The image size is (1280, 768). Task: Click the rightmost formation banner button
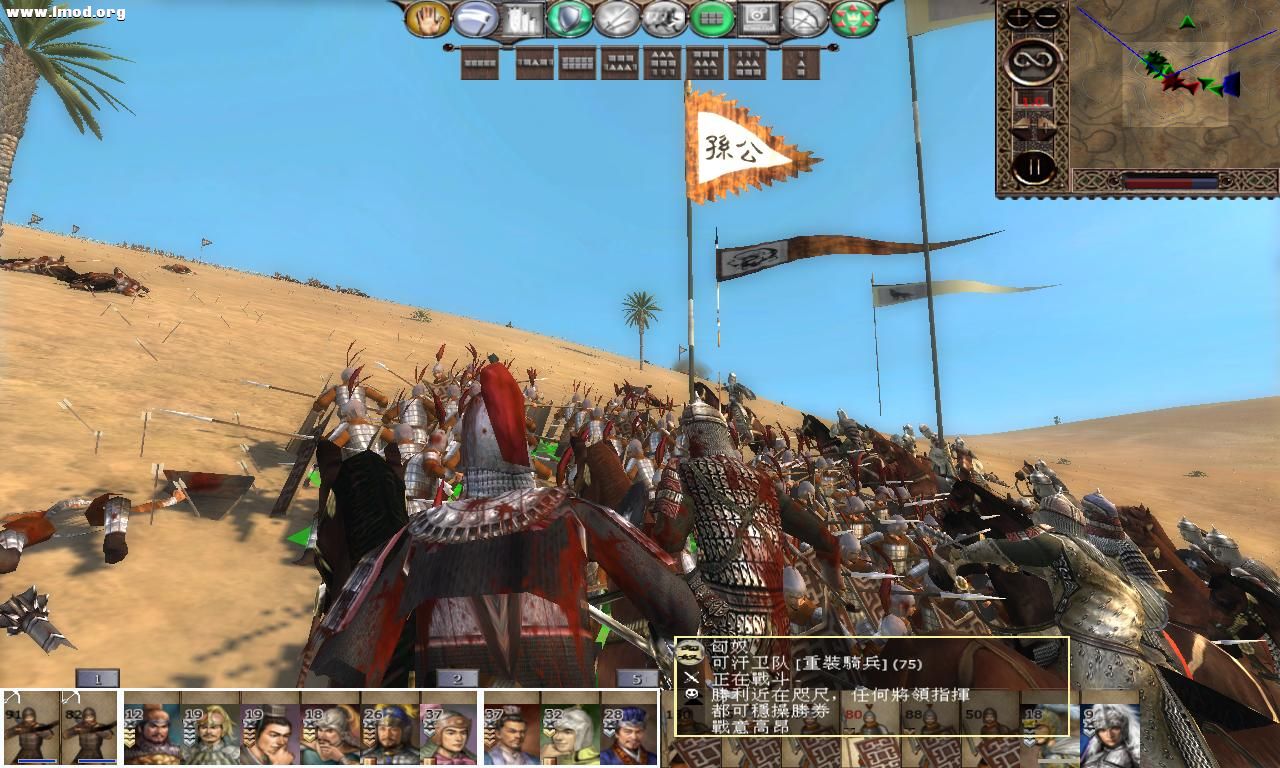[801, 63]
